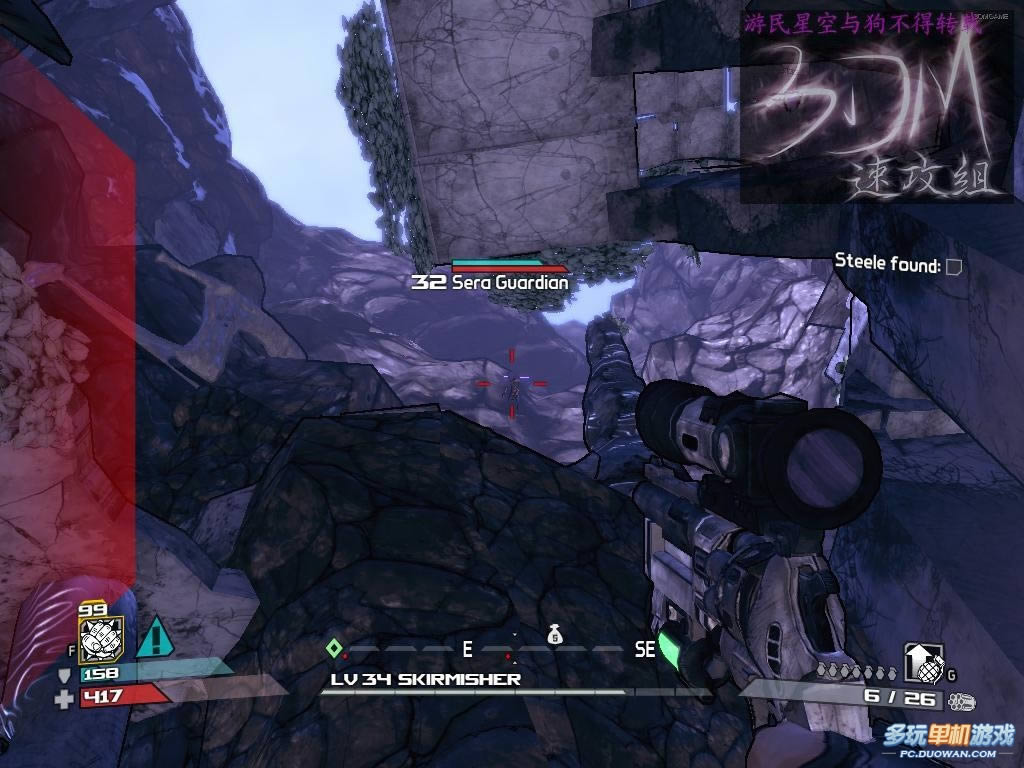1024x768 pixels.
Task: Click the green diamond compass waypoint marker
Action: [334, 649]
